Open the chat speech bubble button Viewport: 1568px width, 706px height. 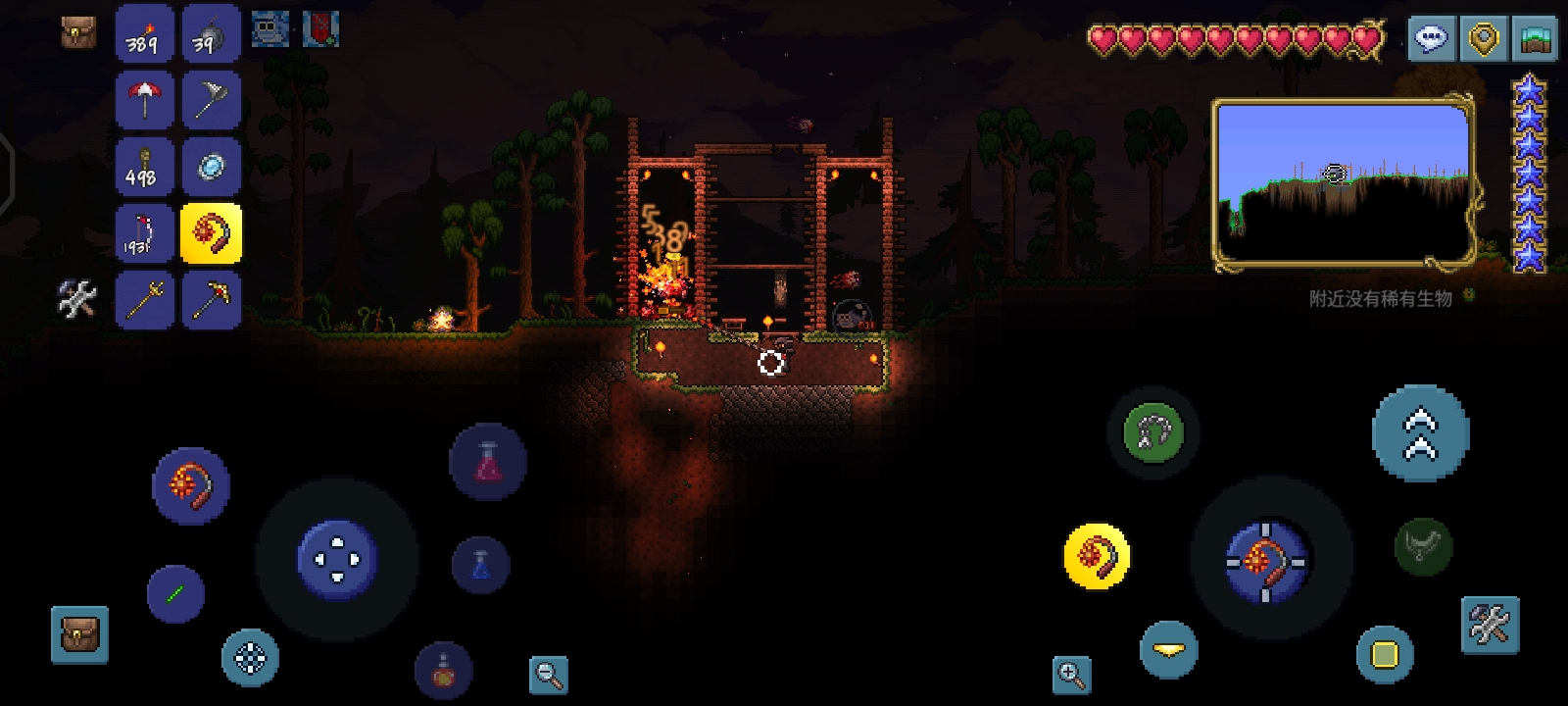1431,39
